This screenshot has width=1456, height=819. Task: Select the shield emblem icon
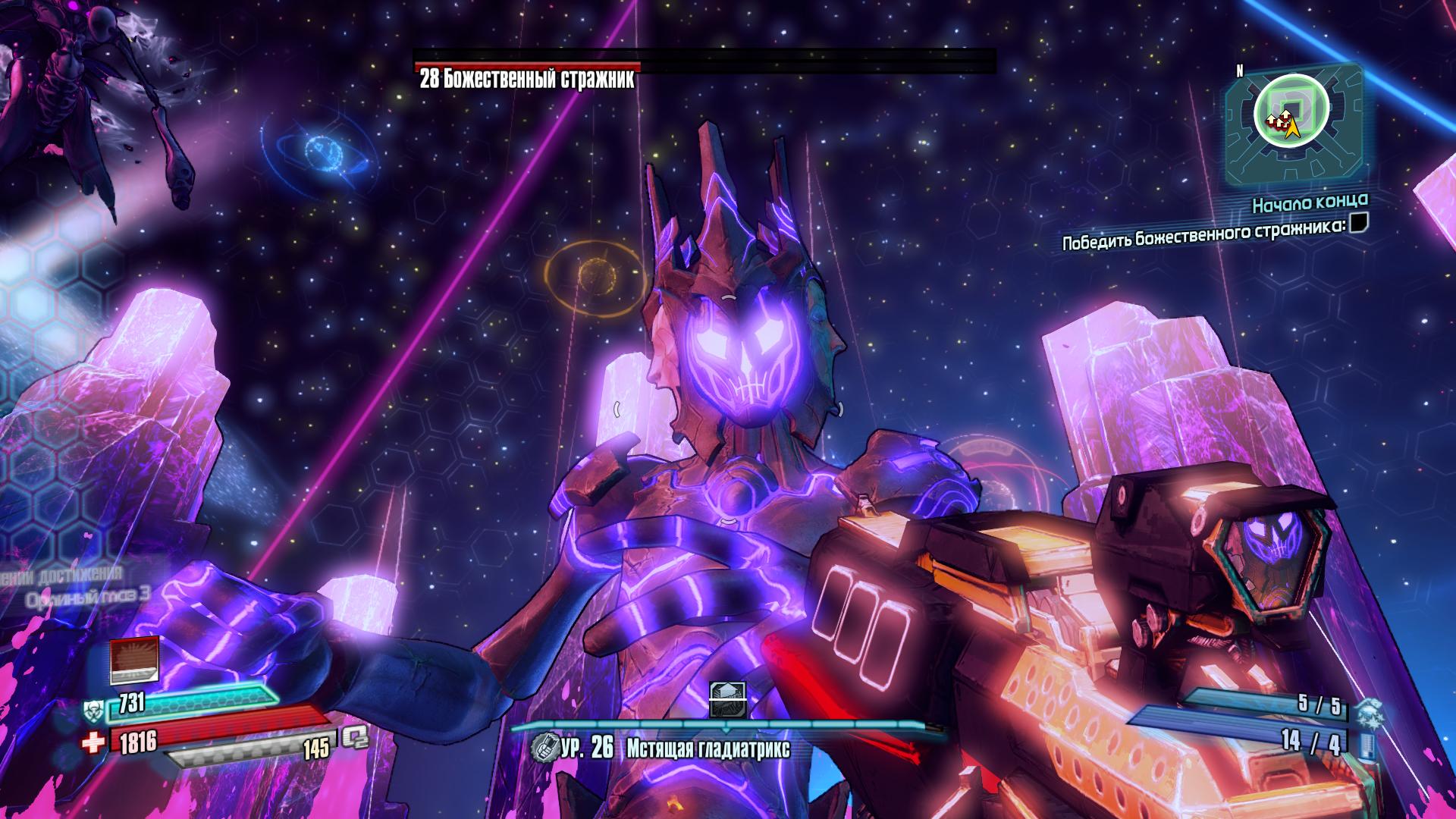point(93,710)
